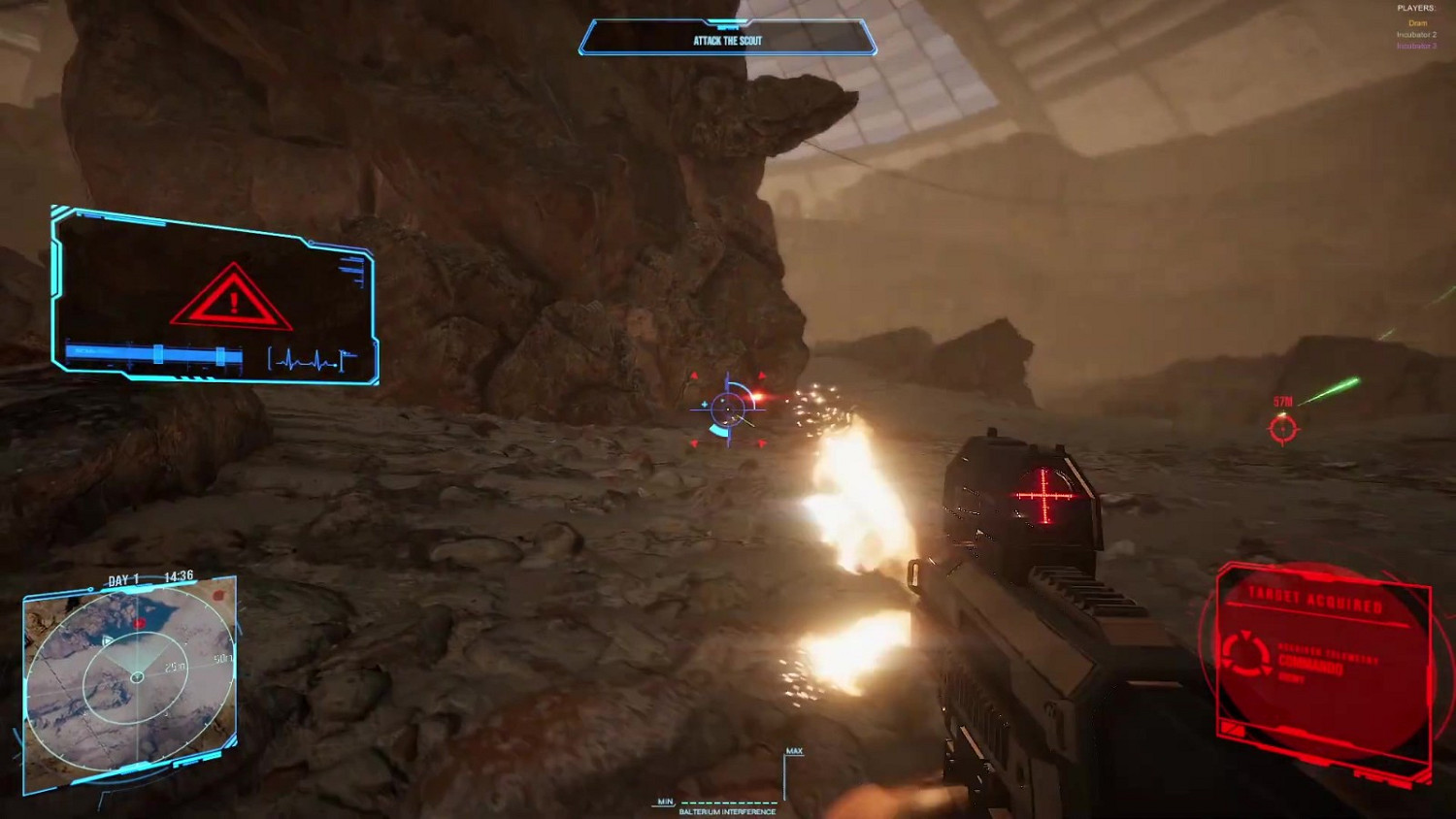Viewport: 1456px width, 819px height.
Task: Click the red enemy blip on minimap
Action: (x=140, y=623)
